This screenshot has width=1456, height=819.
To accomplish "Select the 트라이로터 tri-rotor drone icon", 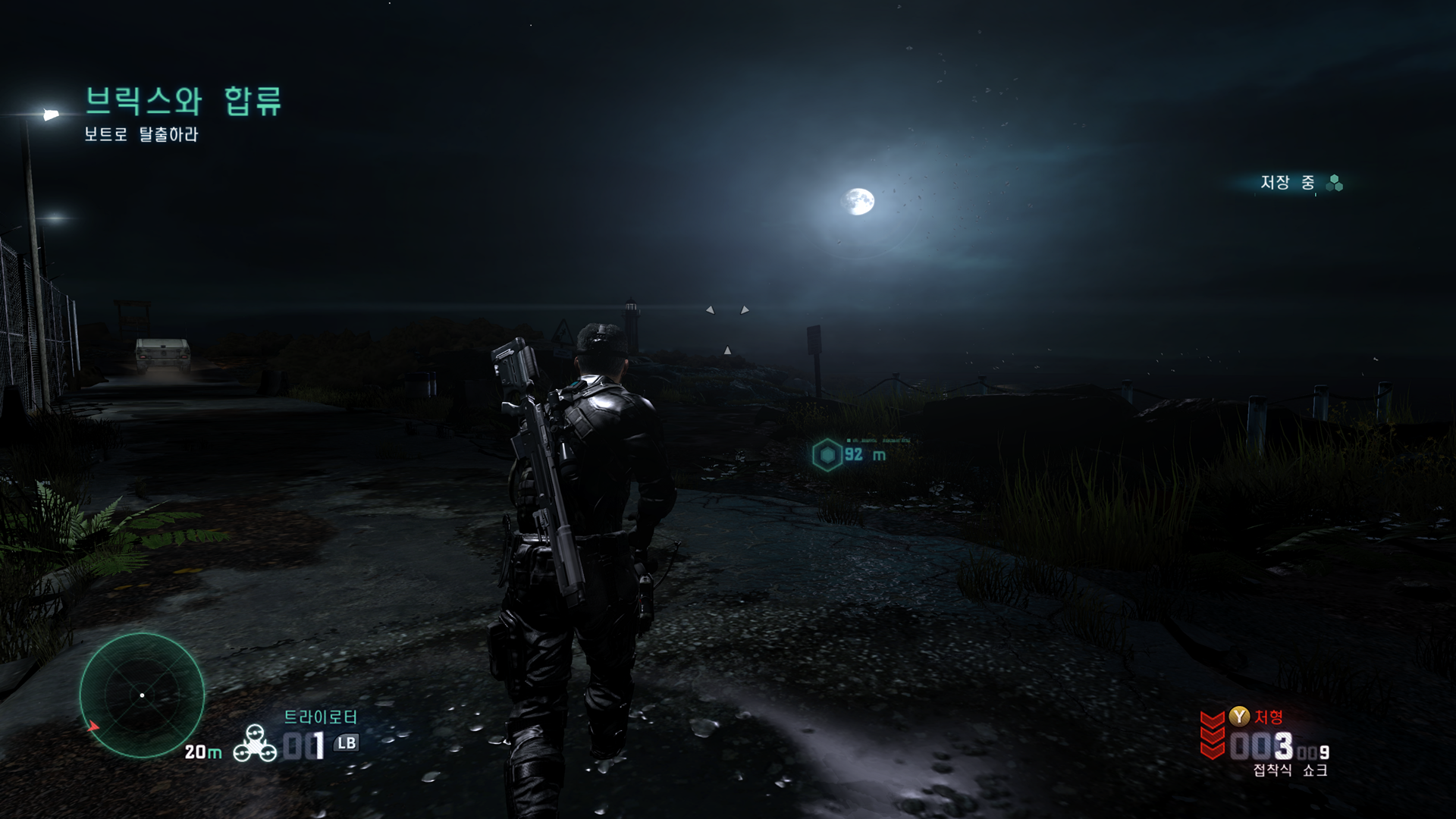I will (x=255, y=743).
